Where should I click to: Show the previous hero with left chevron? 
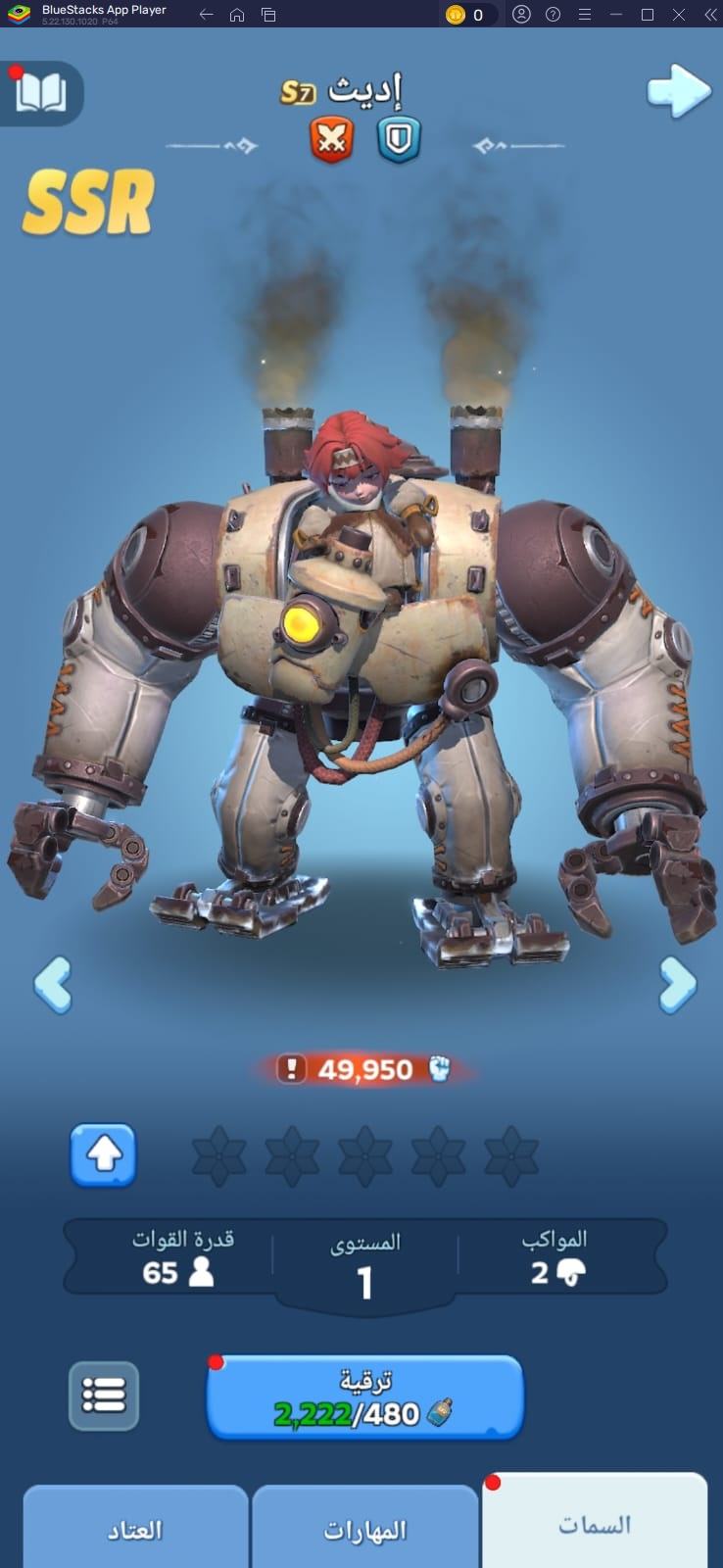coord(53,984)
